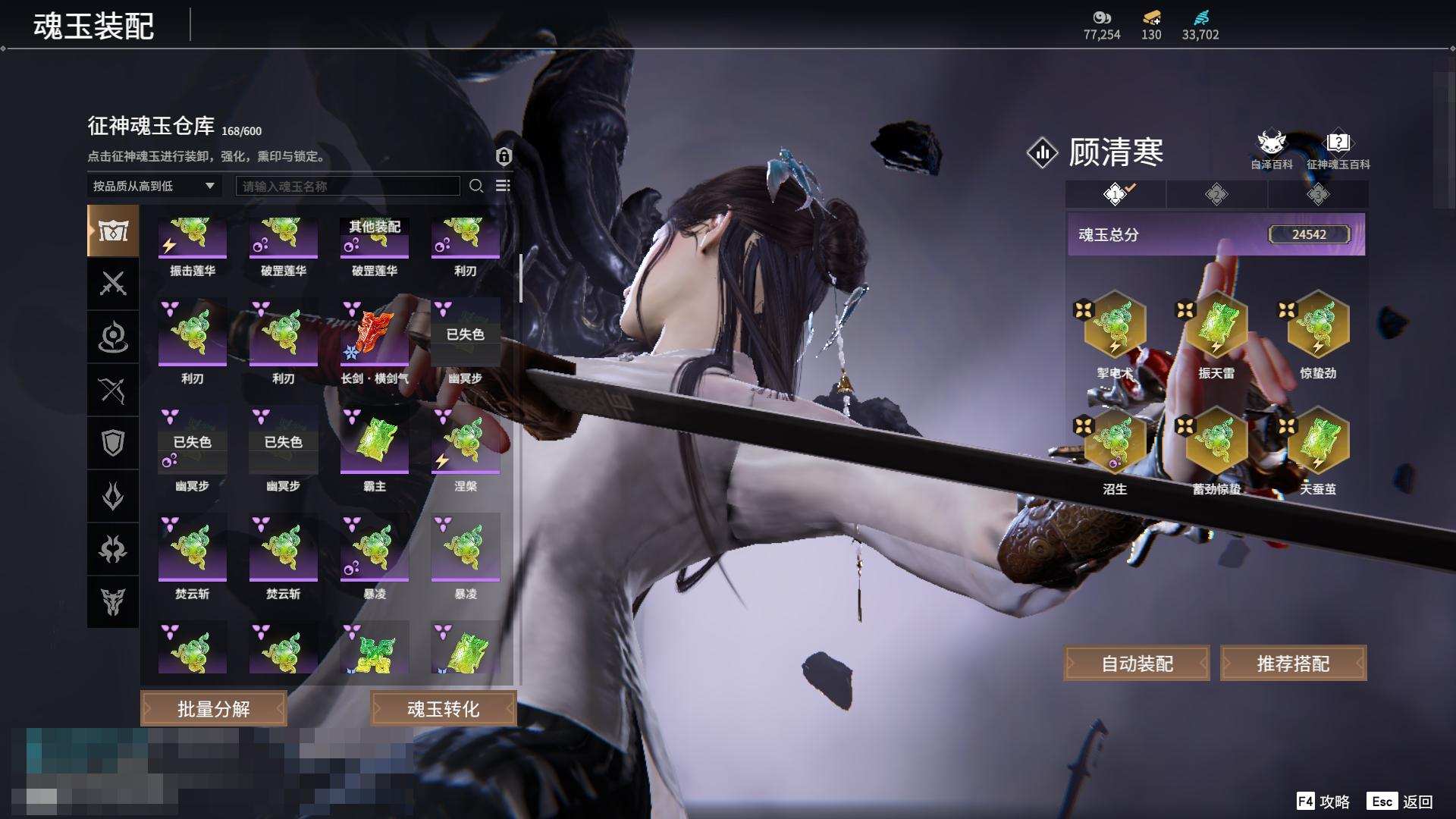
Task: Open the list filter icon beside search
Action: point(503,186)
